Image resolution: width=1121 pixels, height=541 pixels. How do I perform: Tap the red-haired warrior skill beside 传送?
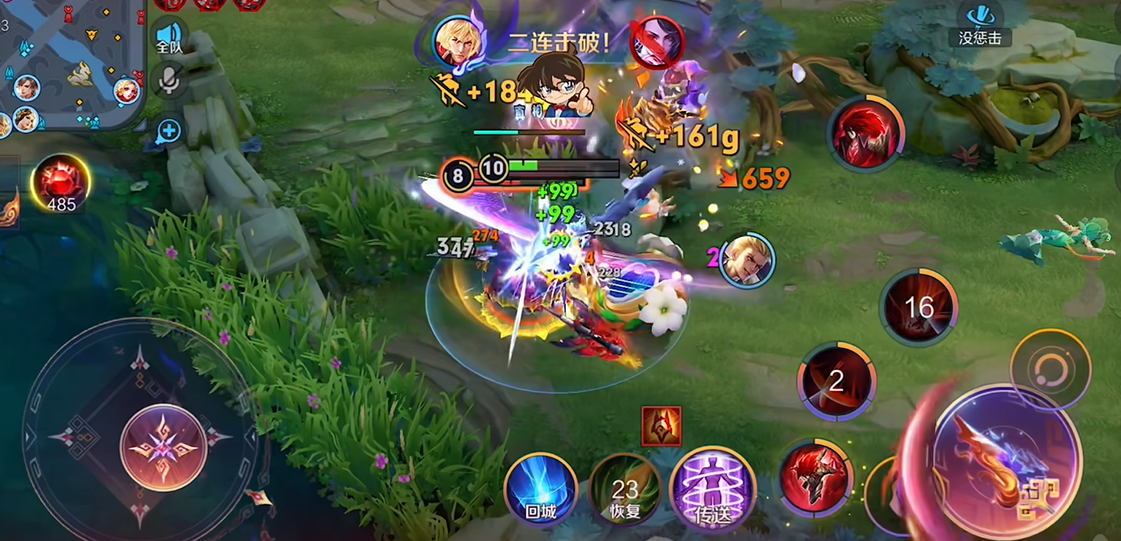tap(814, 477)
